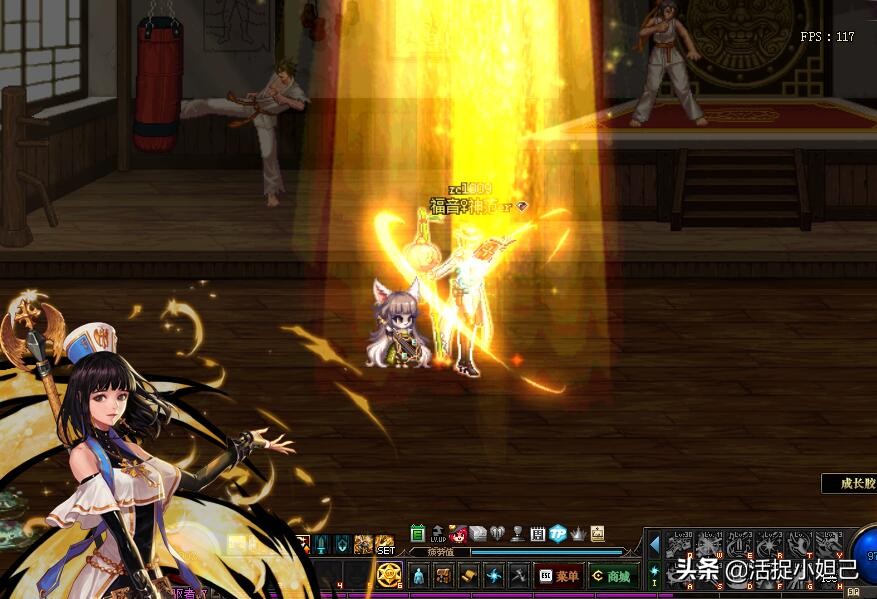The height and width of the screenshot is (599, 877).
Task: Open the blue swirl skill window icon
Action: coord(492,576)
